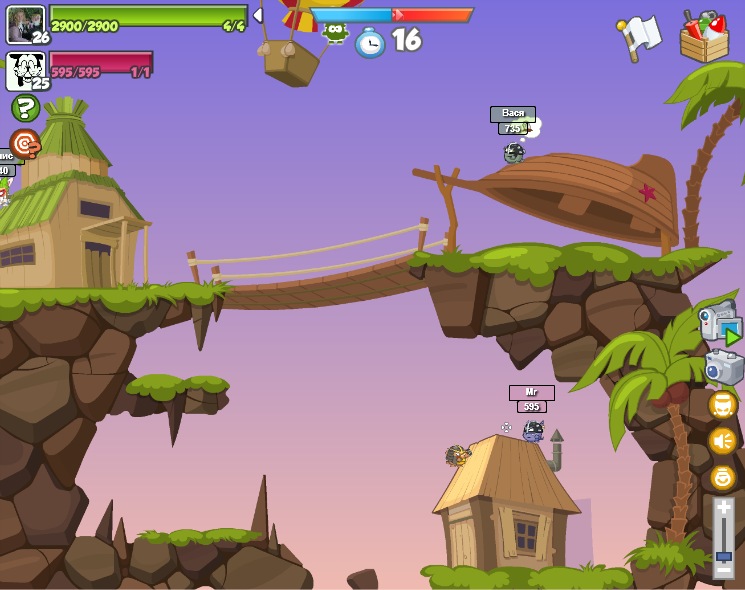Collapse the team panel with the white arrow

click(257, 15)
